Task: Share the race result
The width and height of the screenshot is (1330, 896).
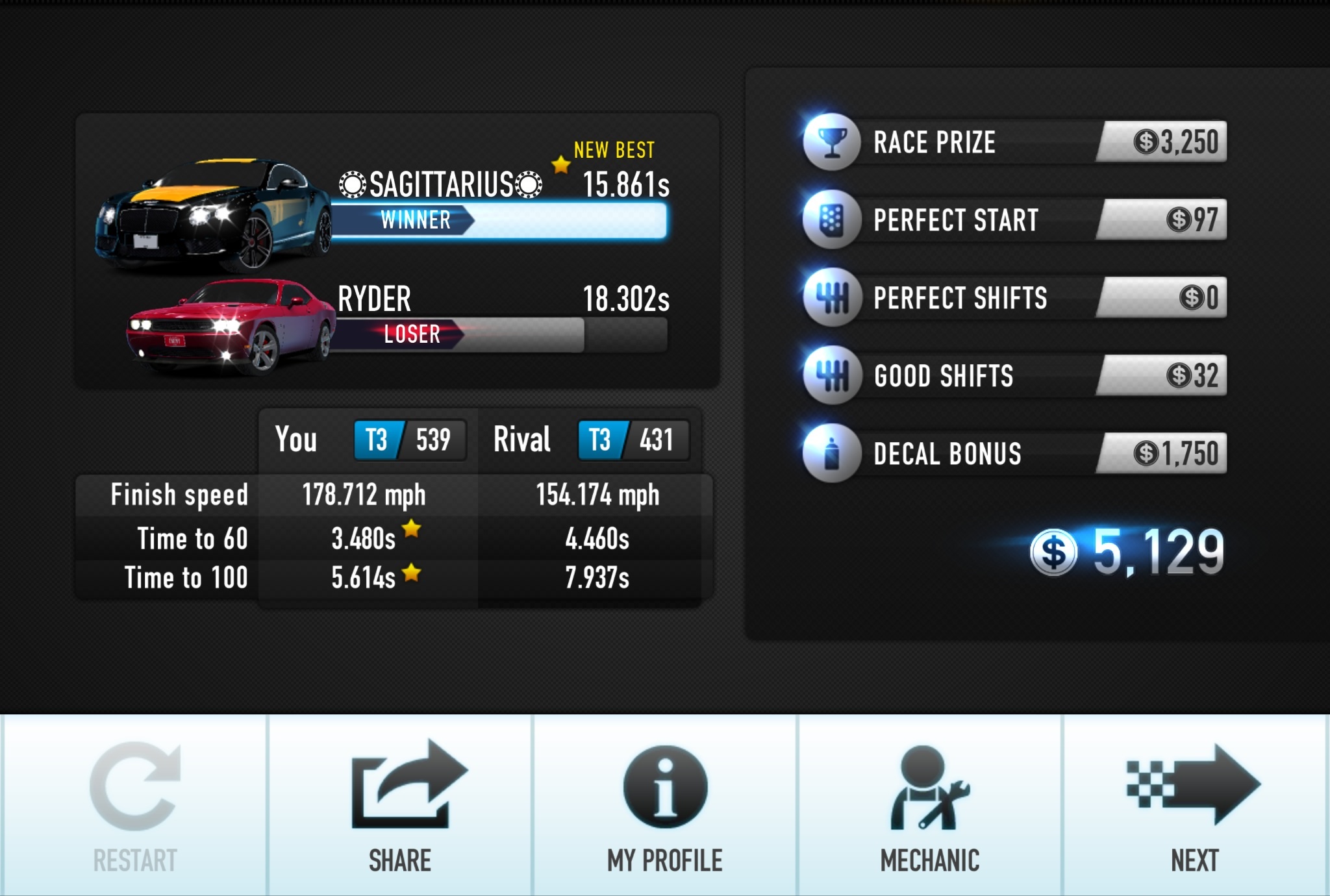Action: (x=401, y=805)
